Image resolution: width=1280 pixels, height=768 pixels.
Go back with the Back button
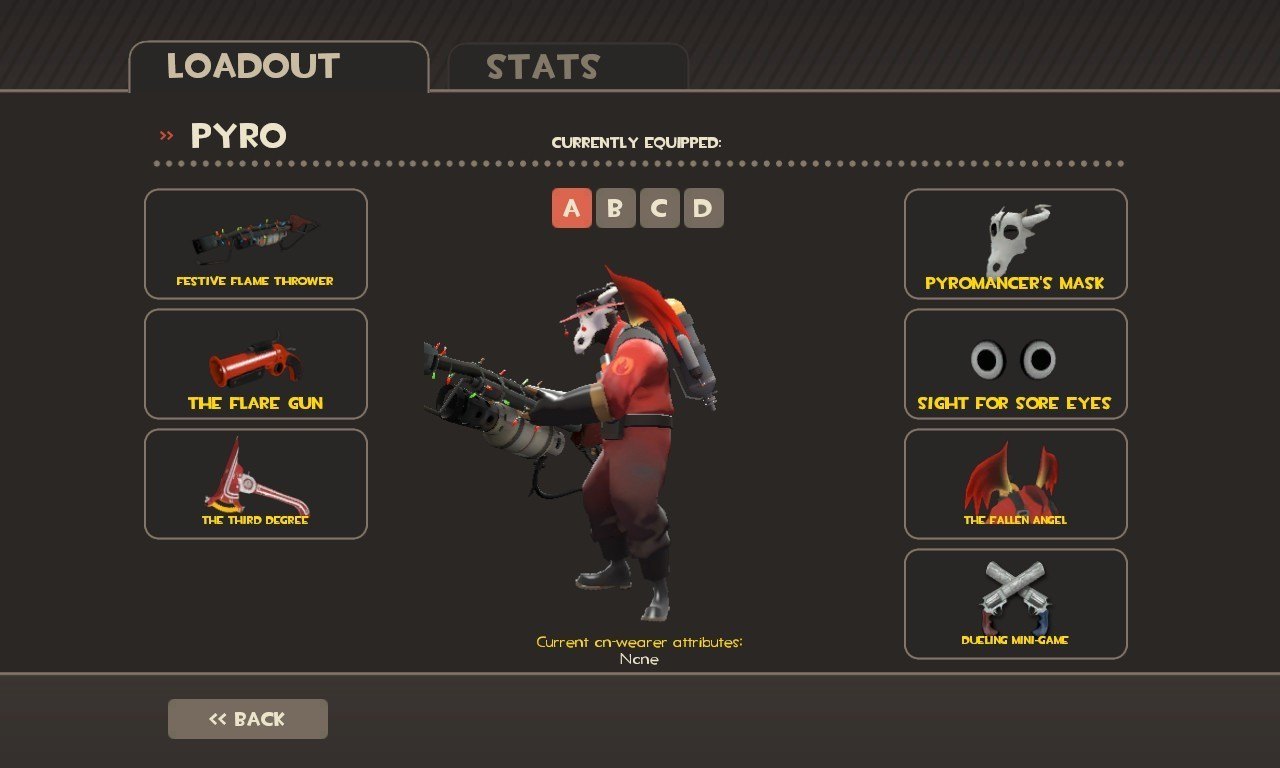(x=248, y=719)
